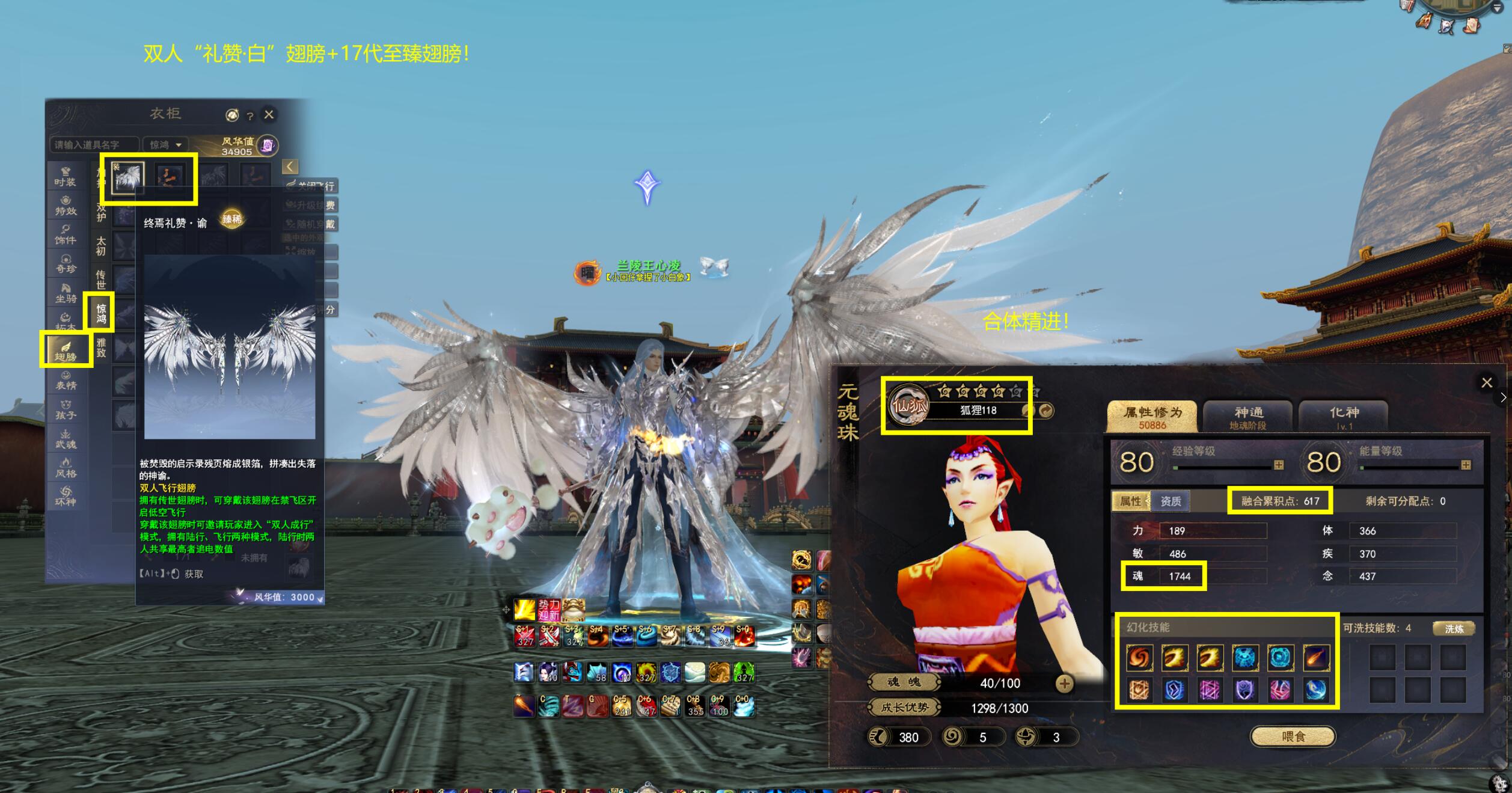The width and height of the screenshot is (1512, 793).
Task: Close the 衣柜 wardrobe window
Action: pos(269,114)
